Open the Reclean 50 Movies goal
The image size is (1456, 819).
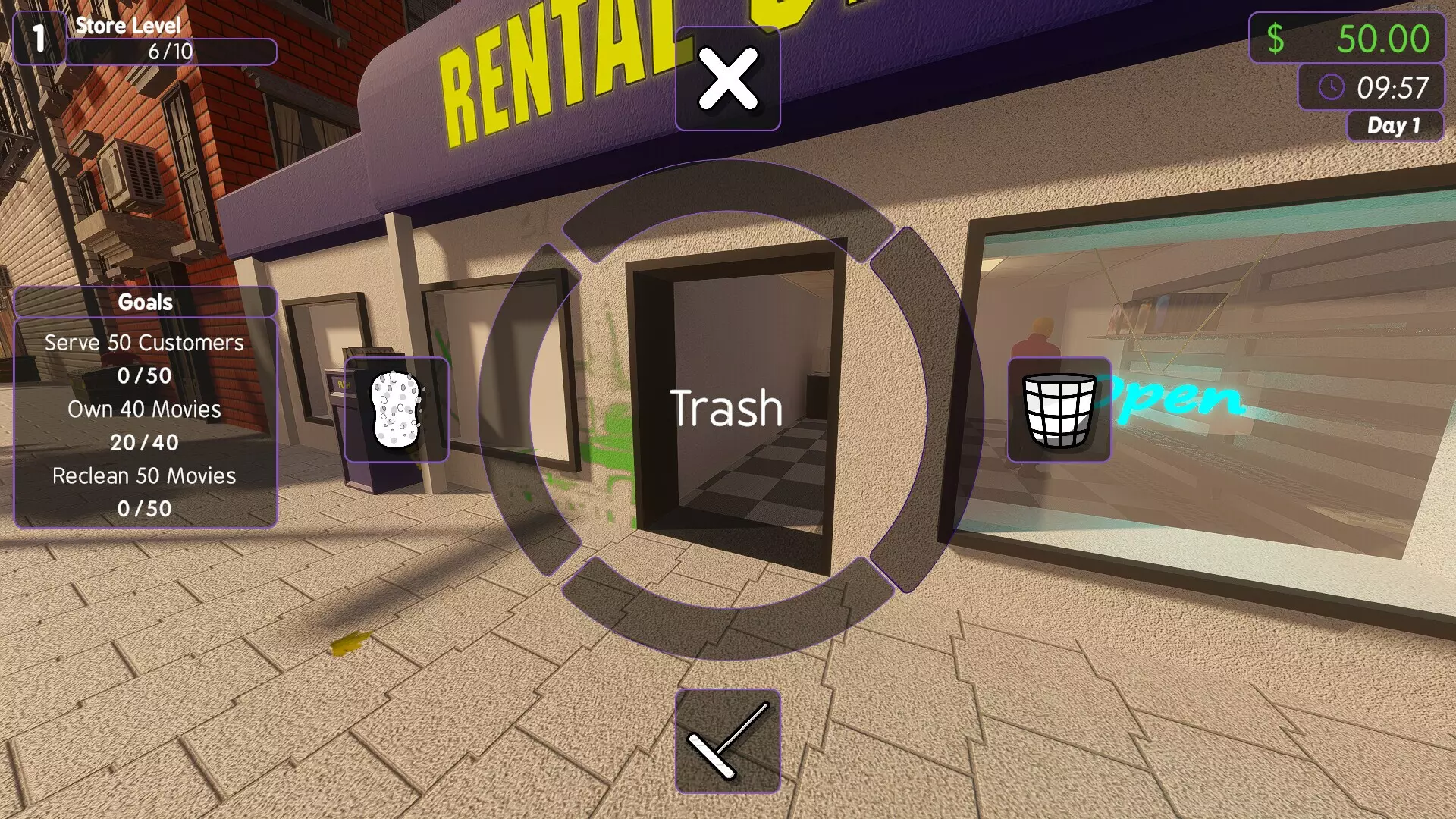(143, 476)
